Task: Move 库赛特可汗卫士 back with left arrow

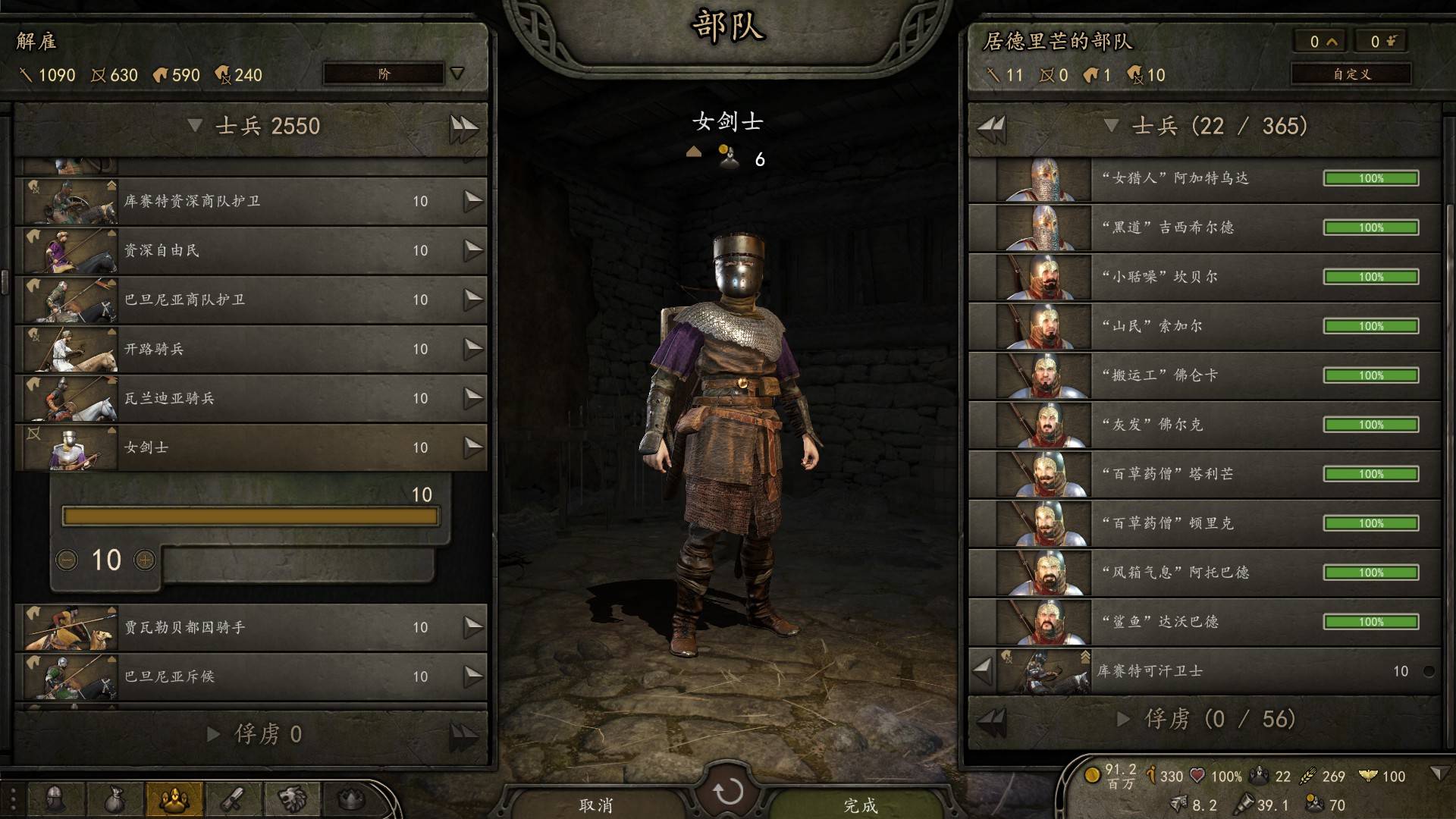Action: [983, 670]
